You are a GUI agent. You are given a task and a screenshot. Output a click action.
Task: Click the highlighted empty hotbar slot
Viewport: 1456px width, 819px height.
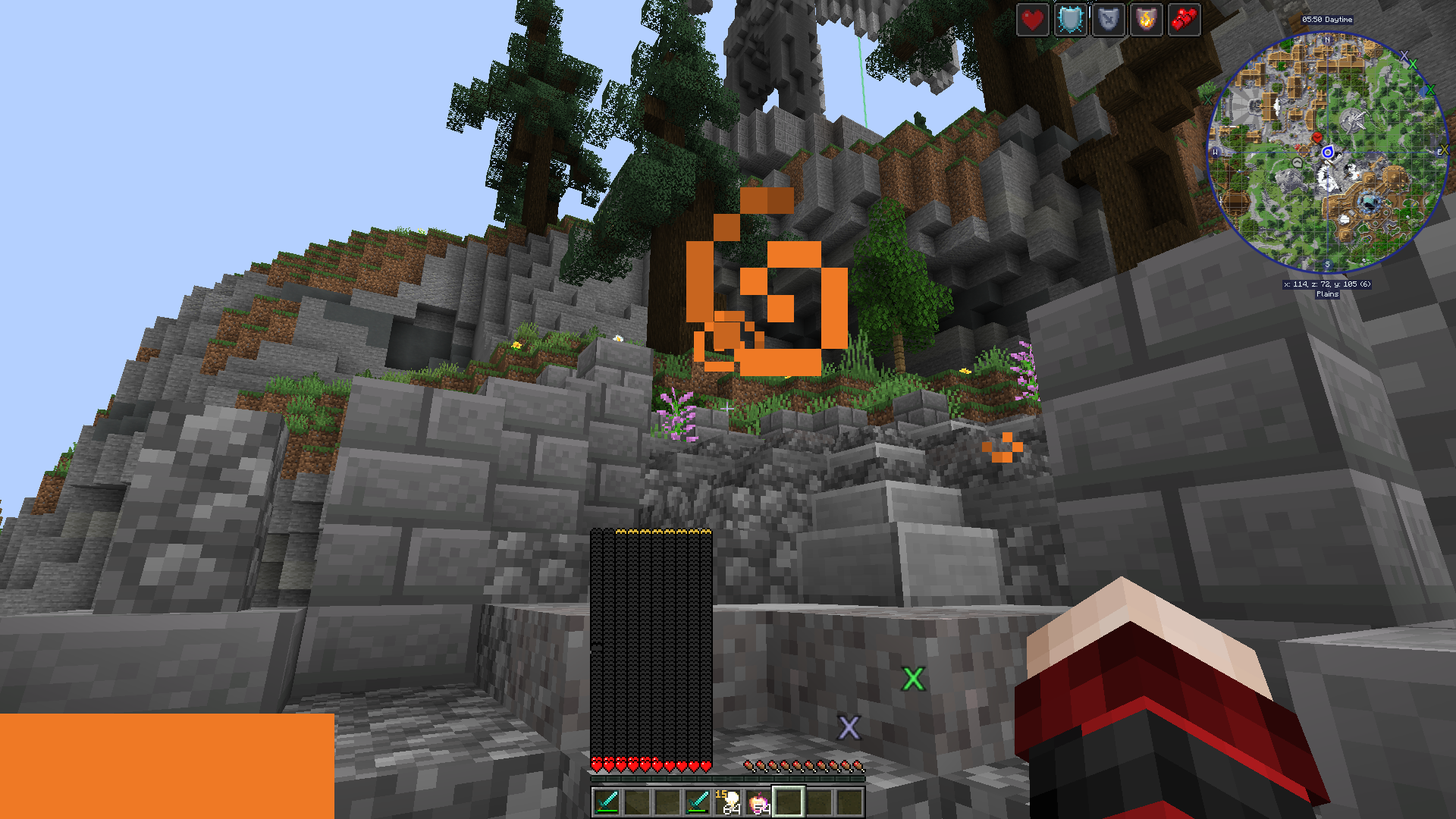click(x=789, y=802)
